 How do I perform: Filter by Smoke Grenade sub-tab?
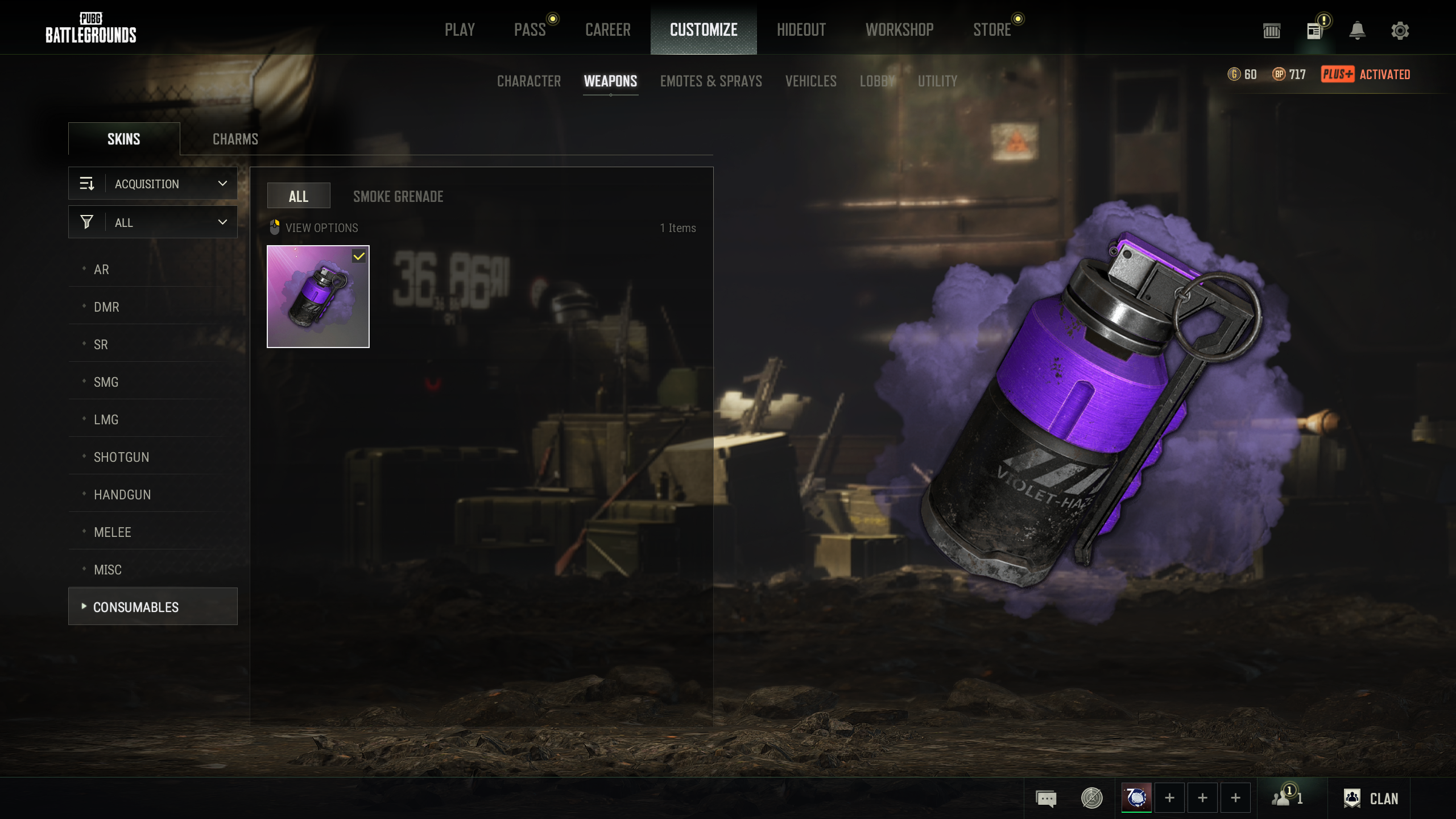point(398,197)
